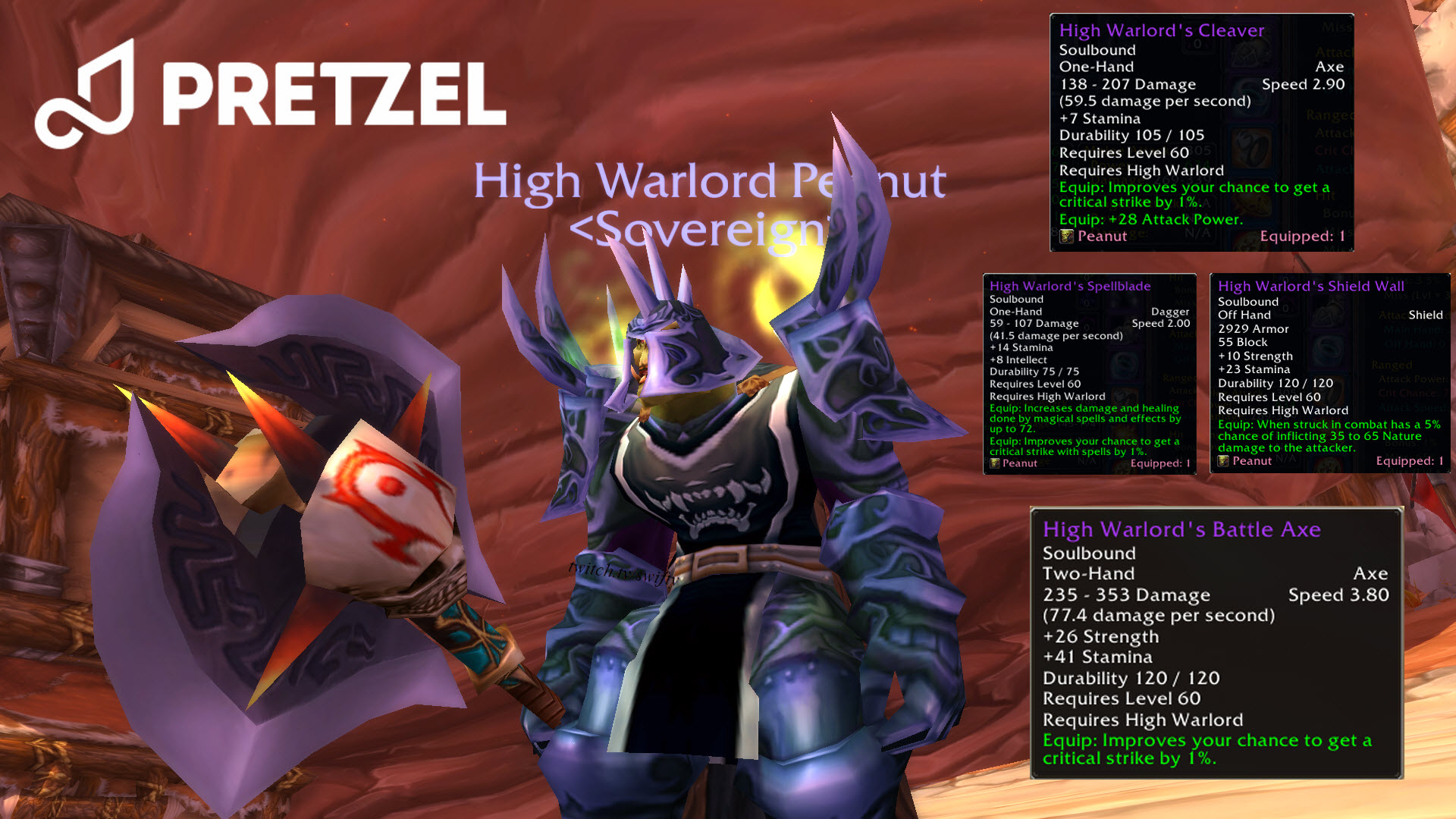This screenshot has height=819, width=1456.
Task: Click the Peanut icon in Shield Wall tooltip
Action: tap(1224, 461)
